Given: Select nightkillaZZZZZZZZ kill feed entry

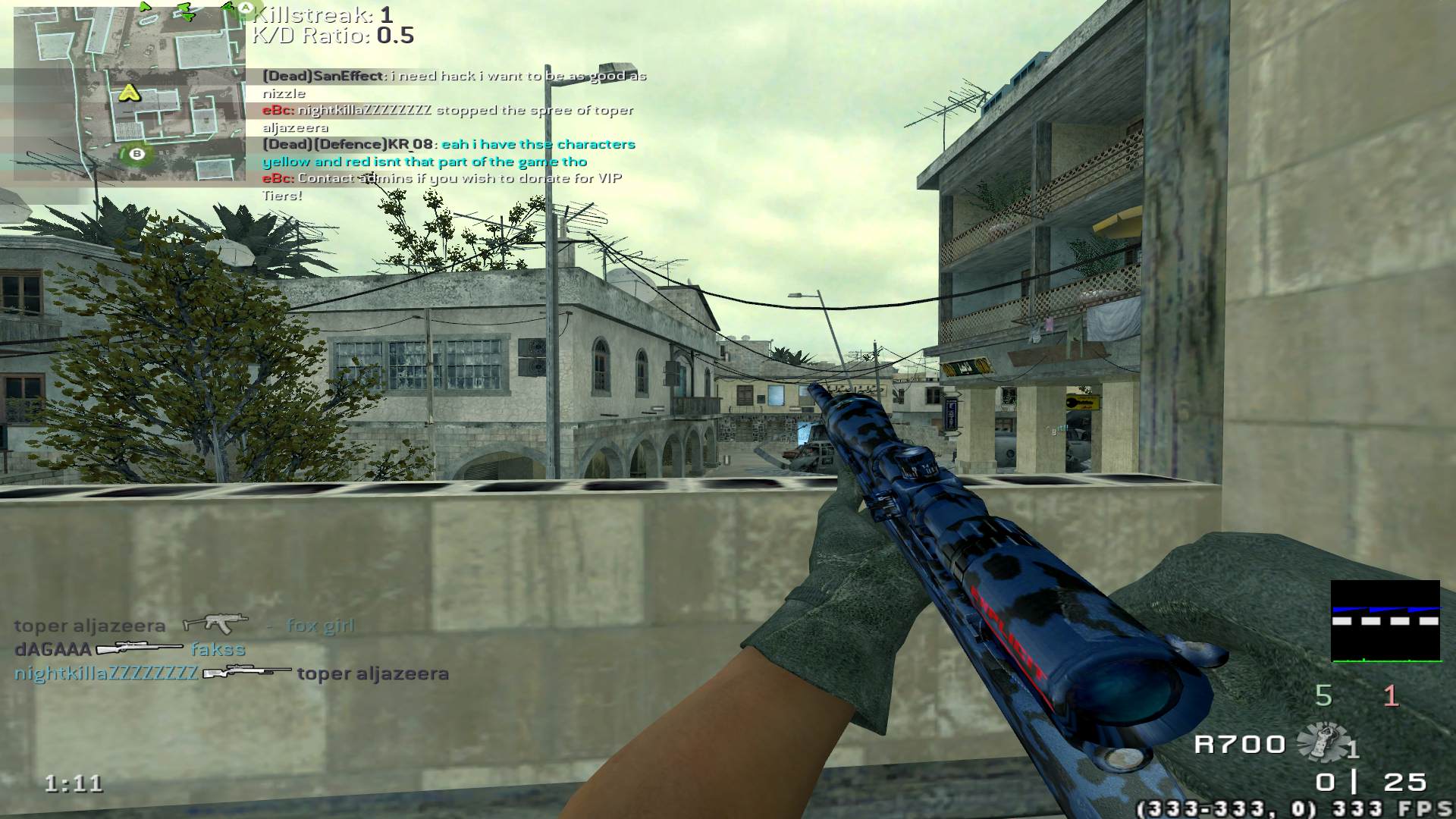Looking at the screenshot, I should [x=231, y=673].
